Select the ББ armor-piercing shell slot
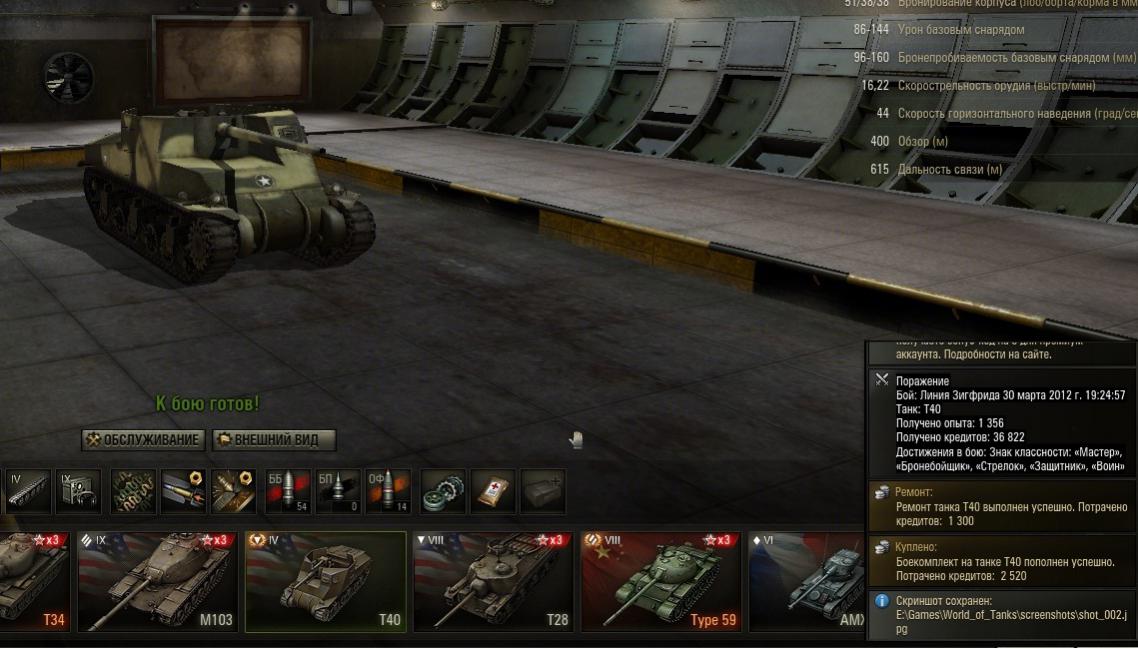The height and width of the screenshot is (649, 1138). click(x=288, y=491)
